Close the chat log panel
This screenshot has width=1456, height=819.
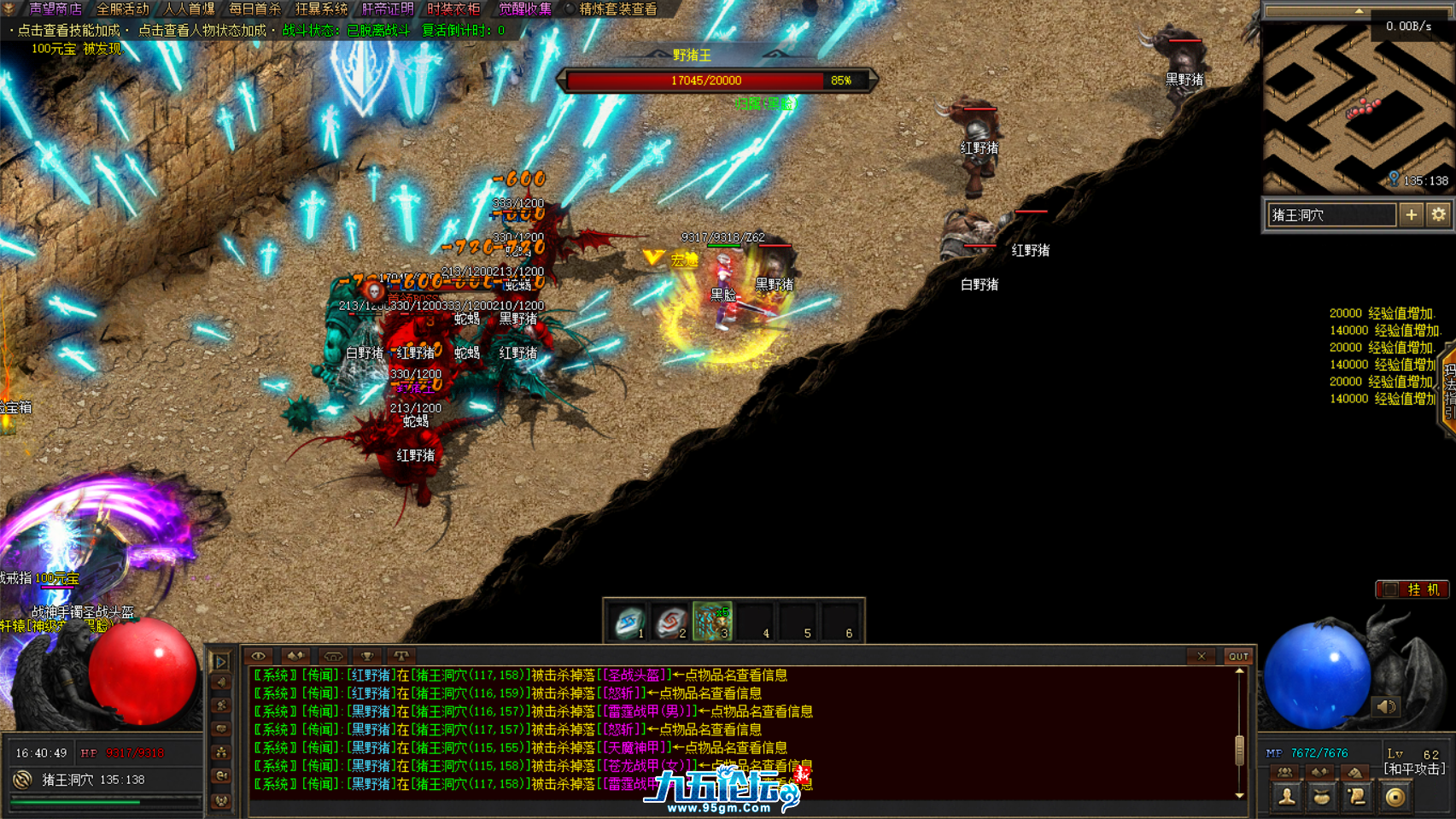pyautogui.click(x=1201, y=656)
